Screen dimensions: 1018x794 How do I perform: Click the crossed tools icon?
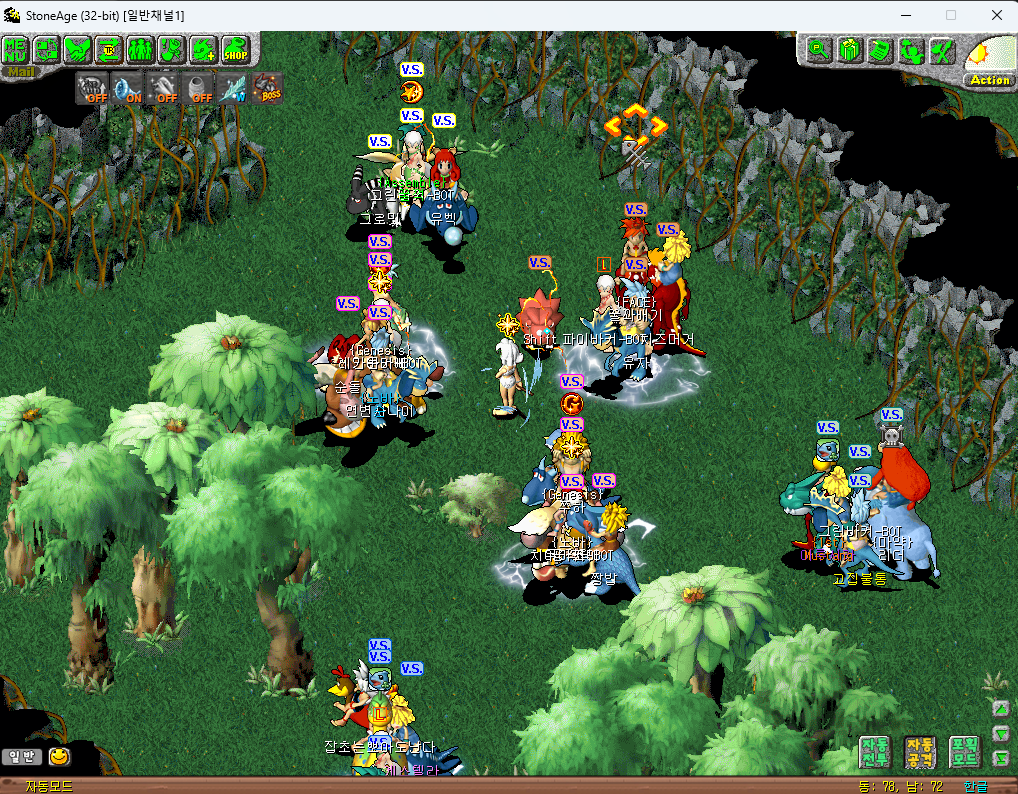click(x=940, y=49)
